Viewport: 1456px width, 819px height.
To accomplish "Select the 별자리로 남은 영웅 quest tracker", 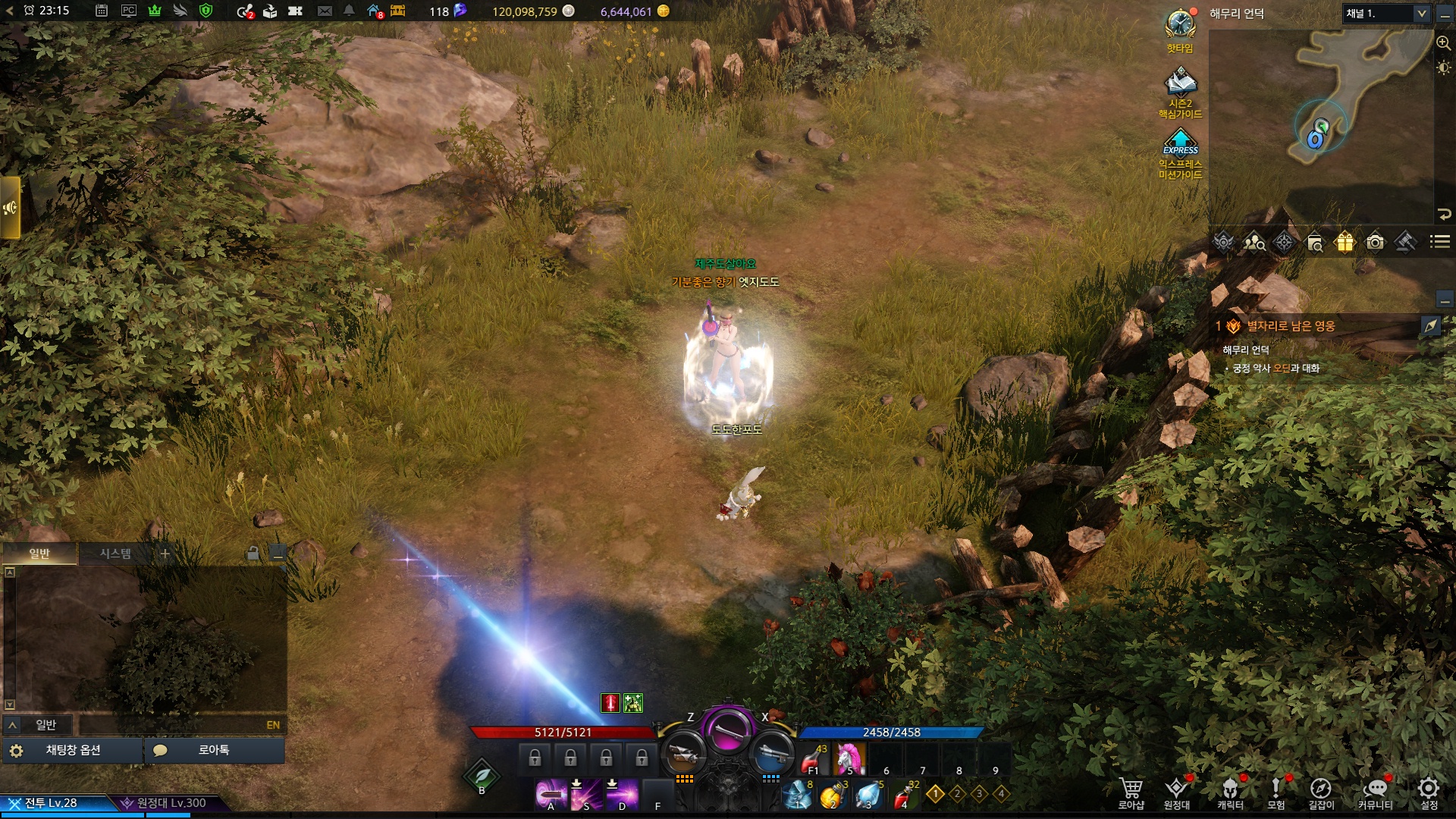I will 1291,326.
